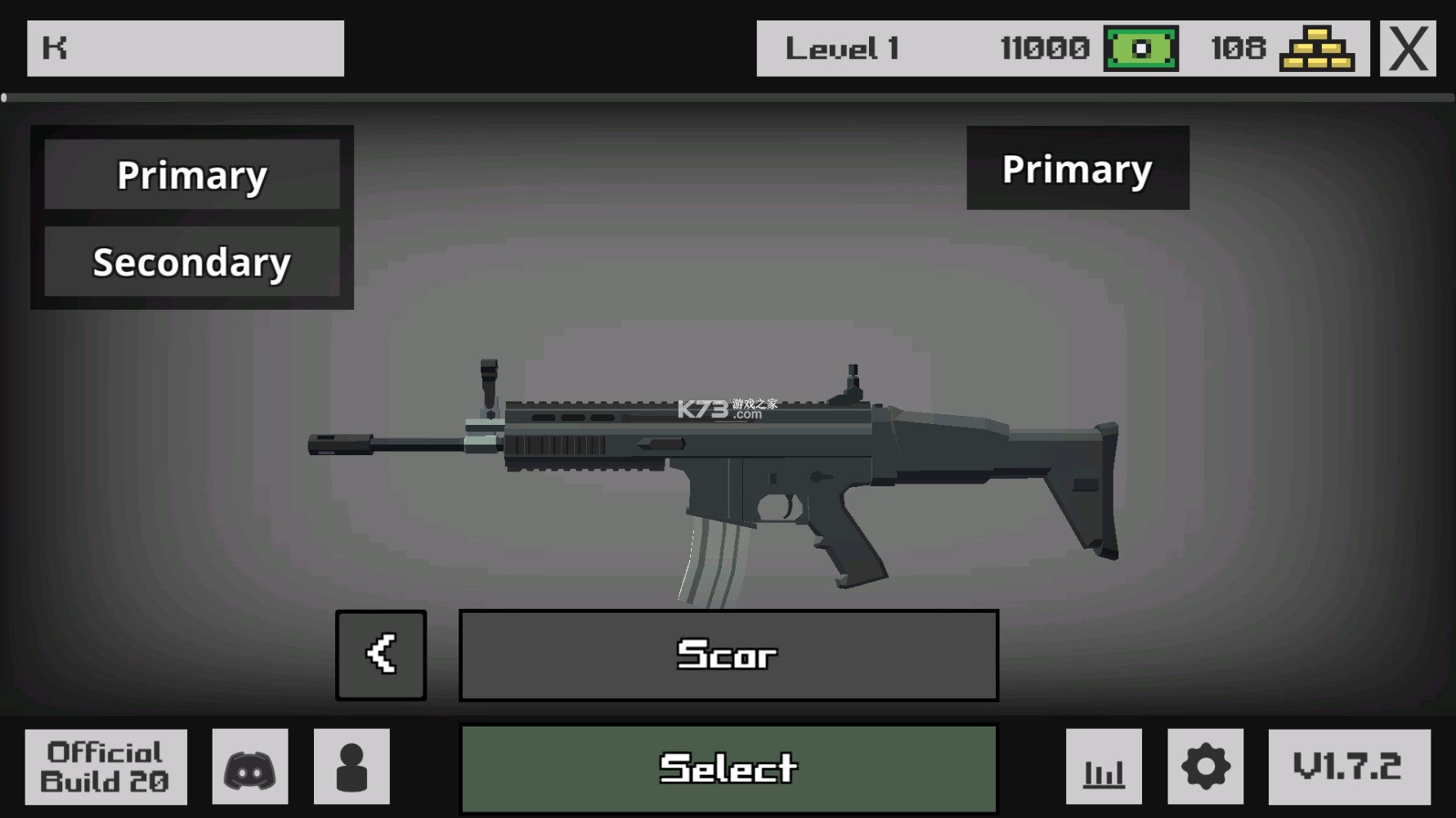The height and width of the screenshot is (818, 1456).
Task: Click the Scor weapon name bar
Action: [728, 655]
